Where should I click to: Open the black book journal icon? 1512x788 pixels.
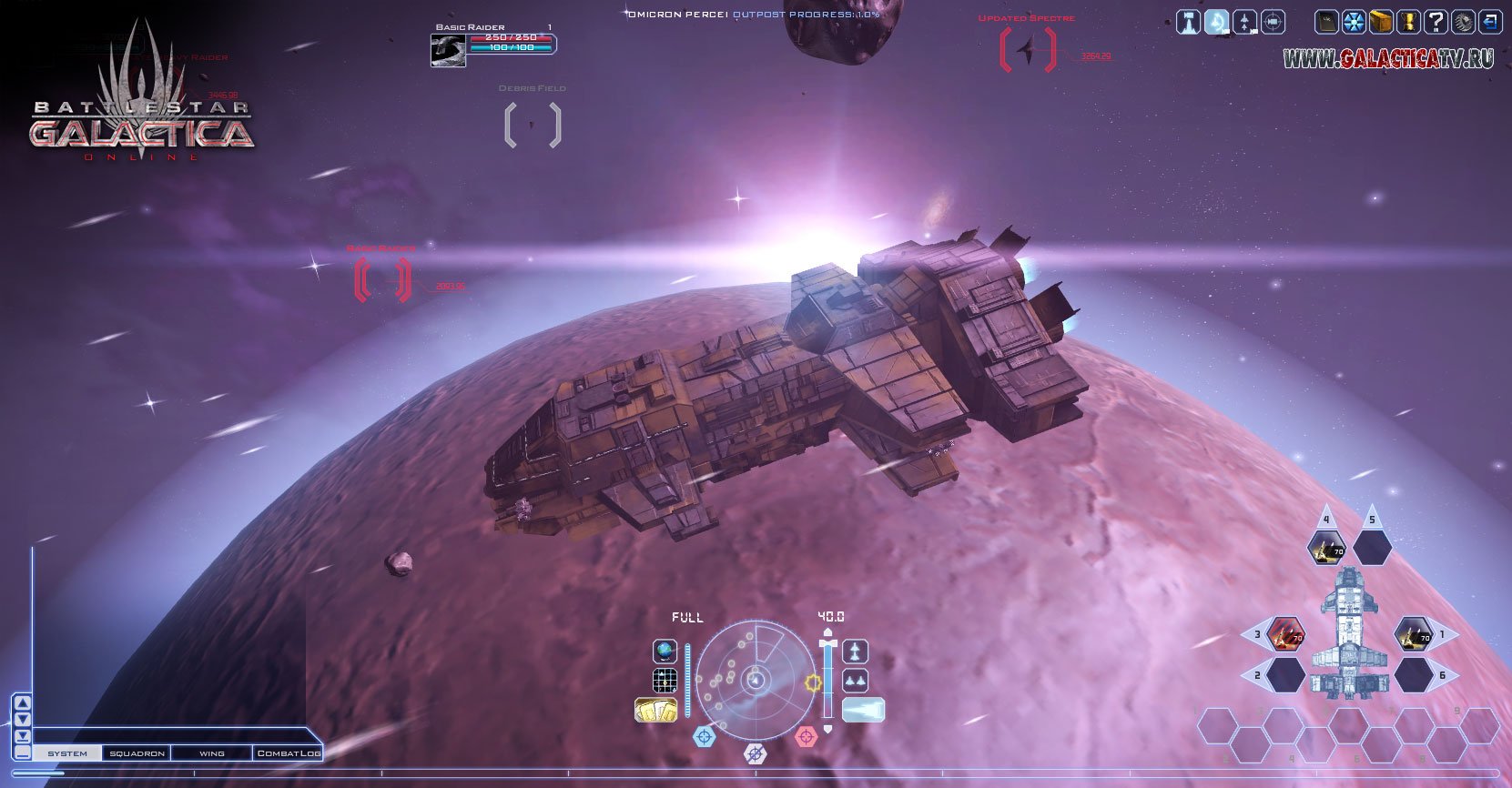click(x=1327, y=22)
